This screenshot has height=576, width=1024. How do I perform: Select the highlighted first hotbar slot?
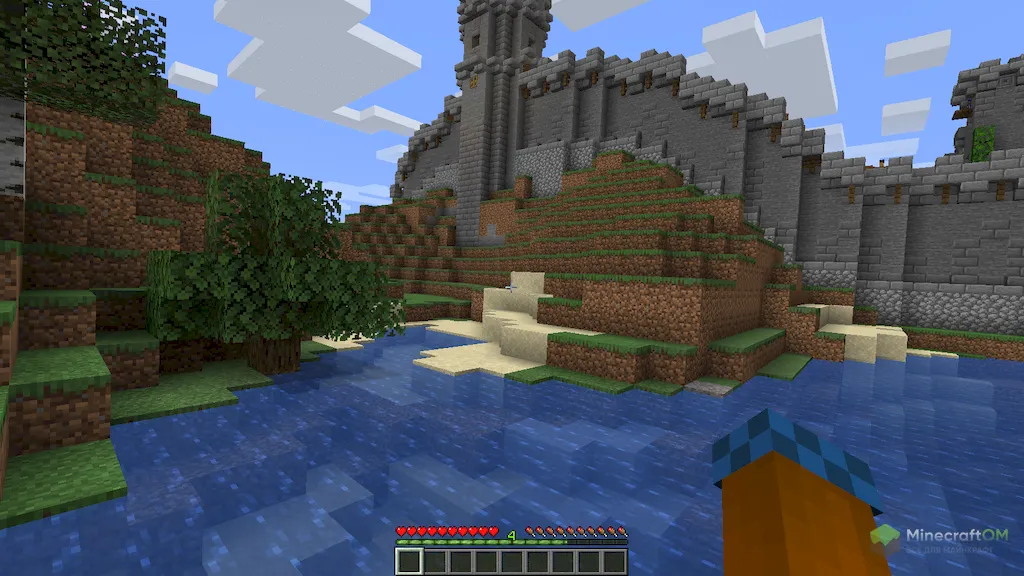pos(409,561)
